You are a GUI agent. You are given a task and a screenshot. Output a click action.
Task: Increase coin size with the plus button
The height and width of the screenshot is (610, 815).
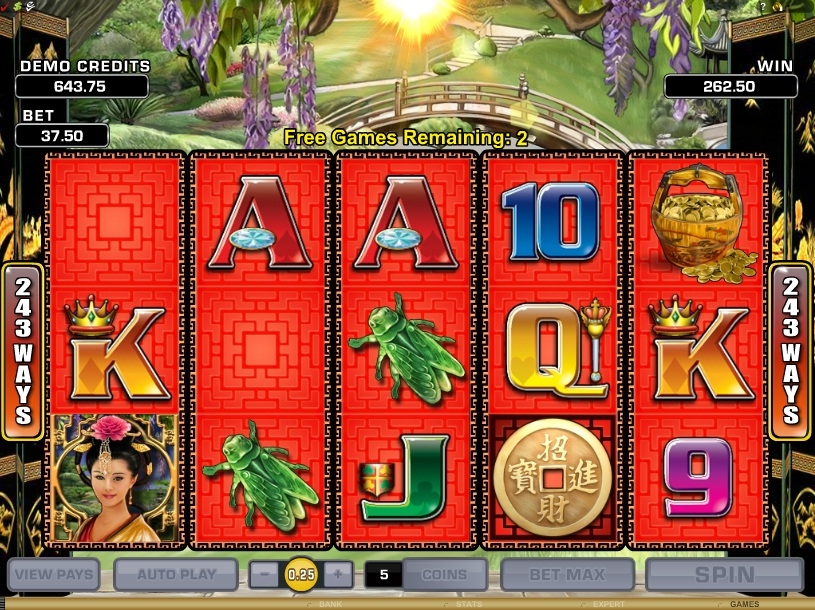point(338,575)
